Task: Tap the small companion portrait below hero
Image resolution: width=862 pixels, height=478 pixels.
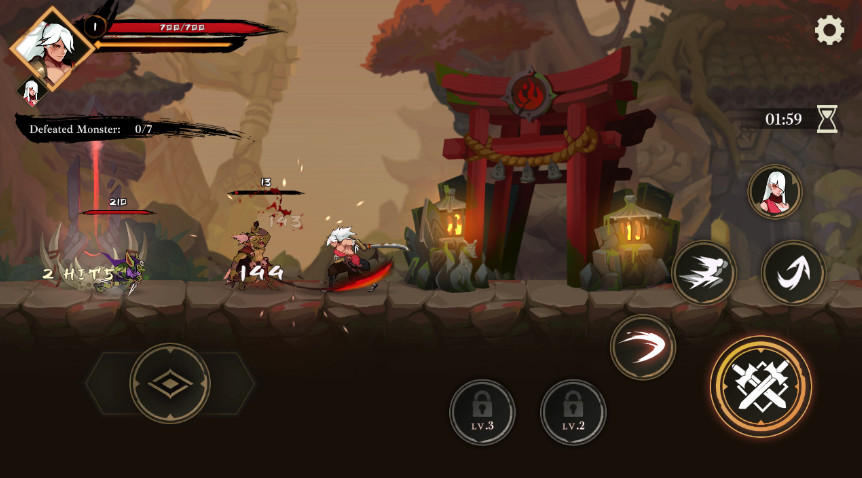Action: pyautogui.click(x=30, y=92)
